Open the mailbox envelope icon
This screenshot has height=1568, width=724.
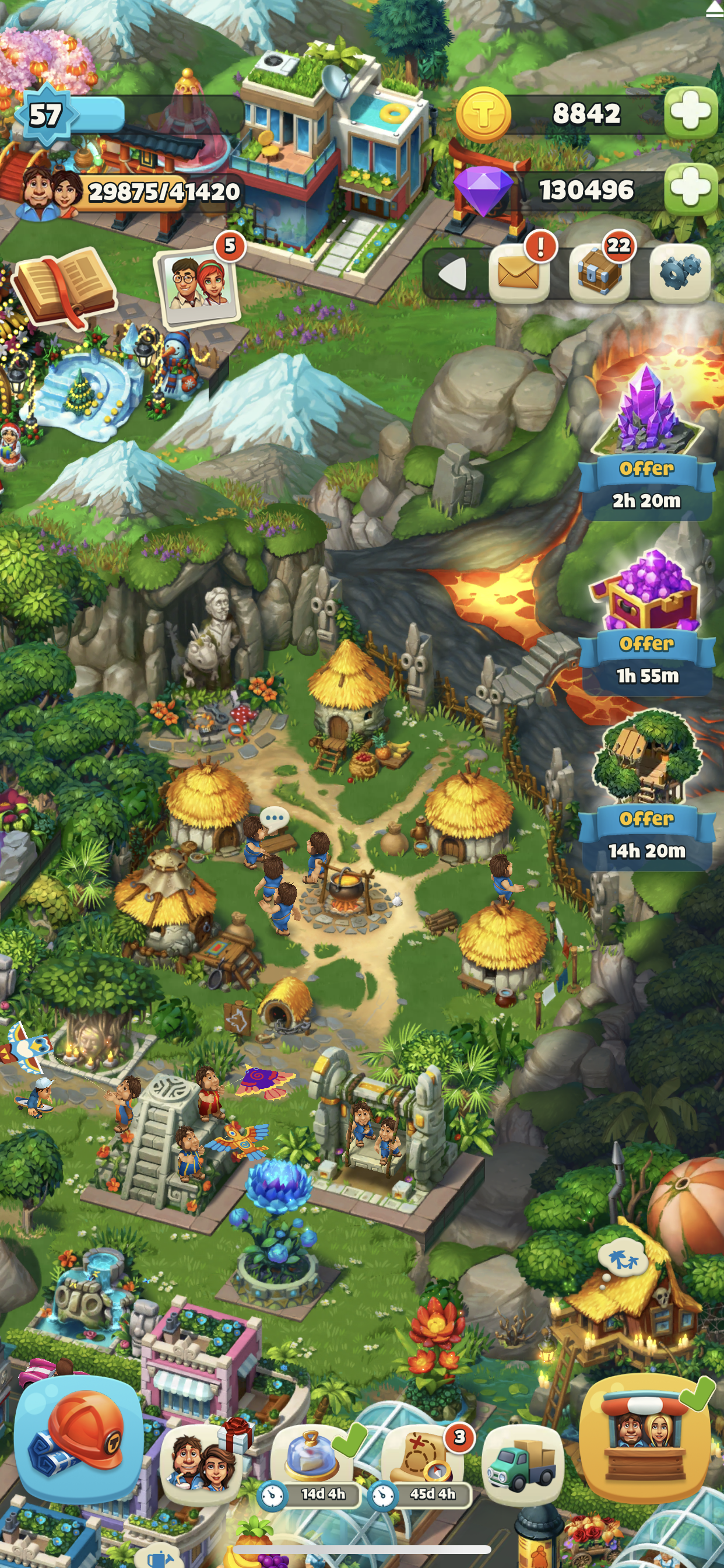coord(518,274)
